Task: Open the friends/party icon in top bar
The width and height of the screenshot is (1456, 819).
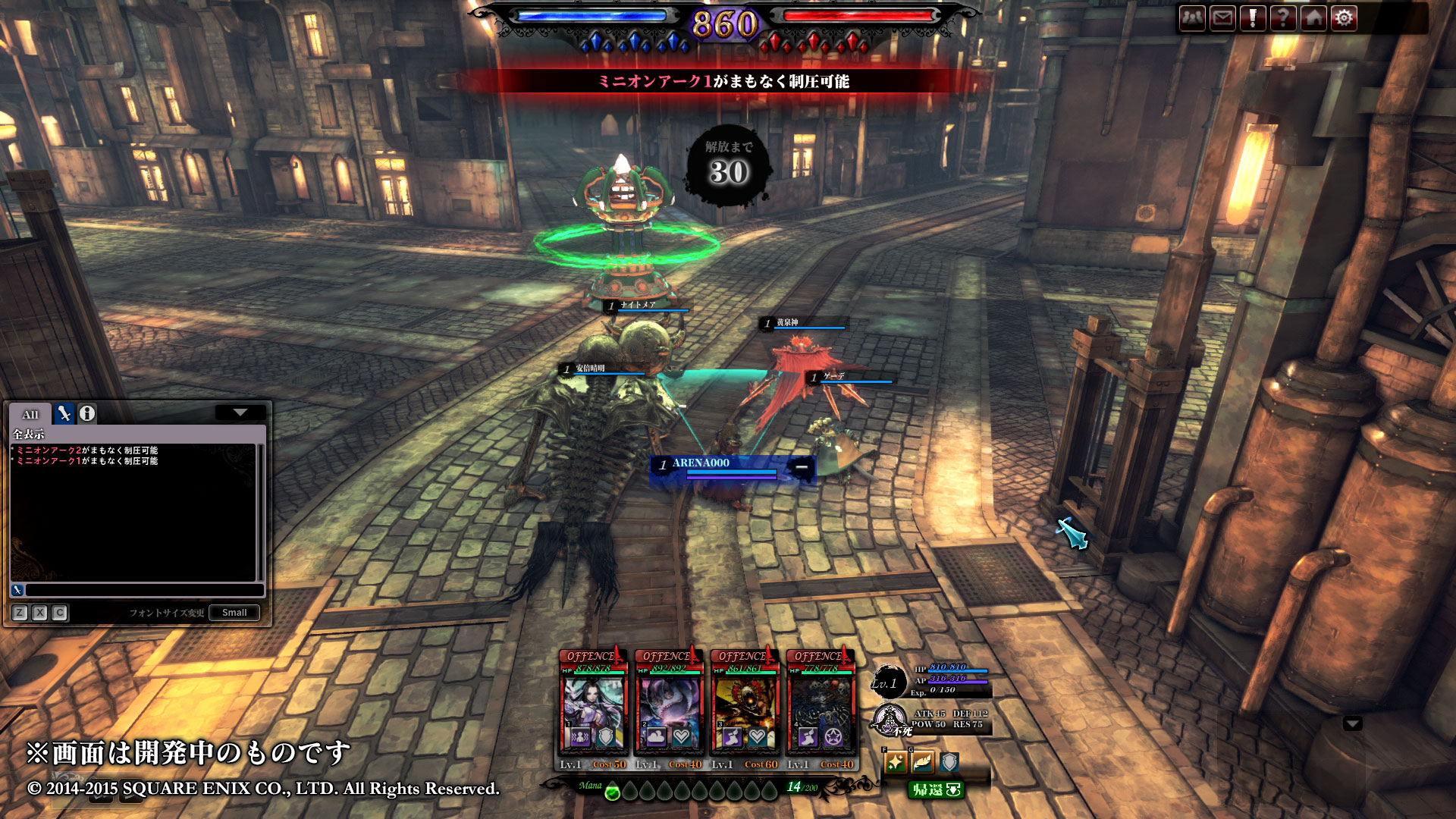Action: point(1192,18)
